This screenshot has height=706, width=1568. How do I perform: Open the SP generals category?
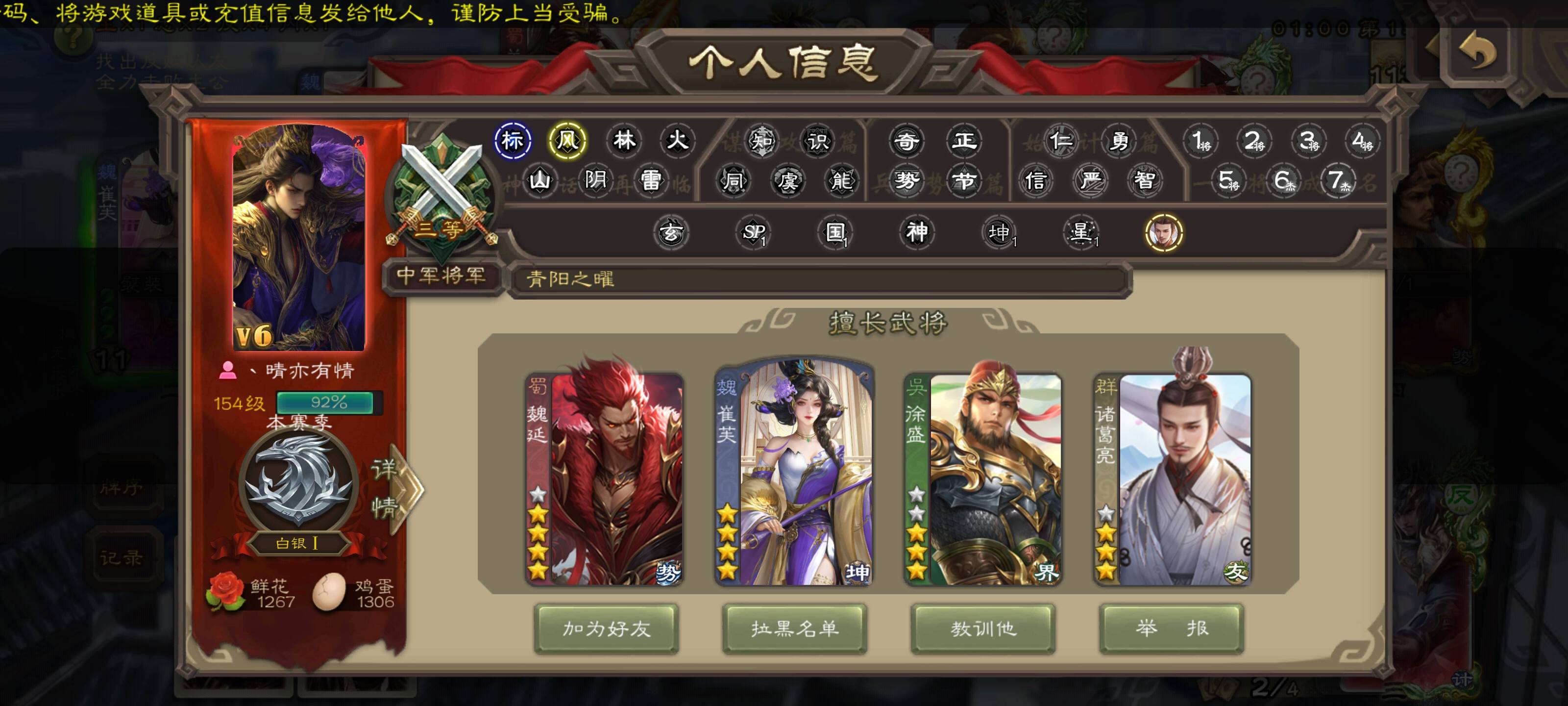pos(754,232)
